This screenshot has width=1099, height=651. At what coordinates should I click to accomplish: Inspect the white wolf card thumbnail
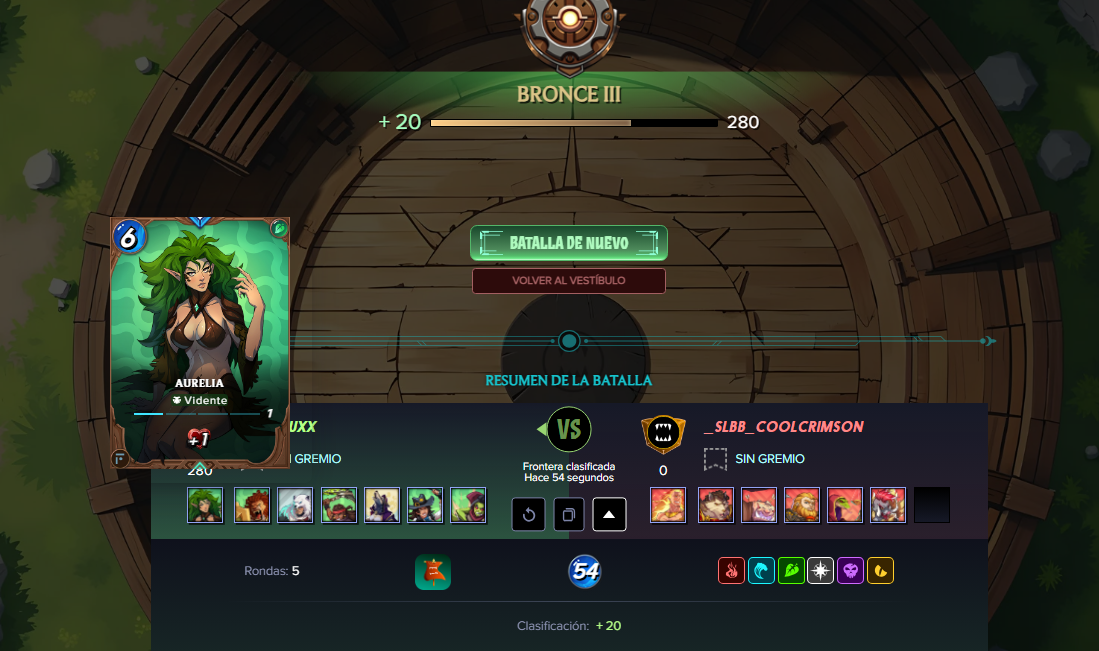295,505
